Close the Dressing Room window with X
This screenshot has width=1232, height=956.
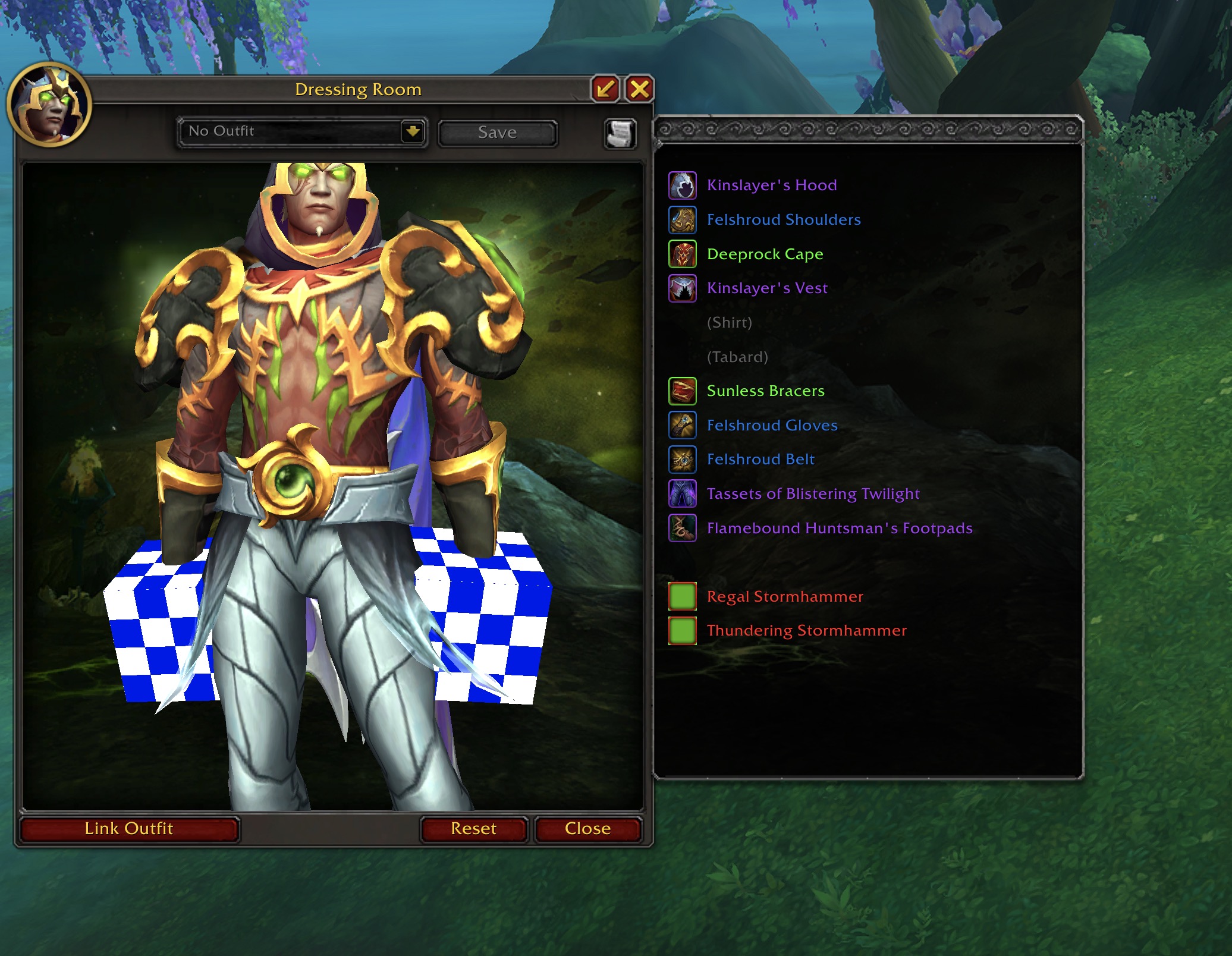(x=639, y=89)
